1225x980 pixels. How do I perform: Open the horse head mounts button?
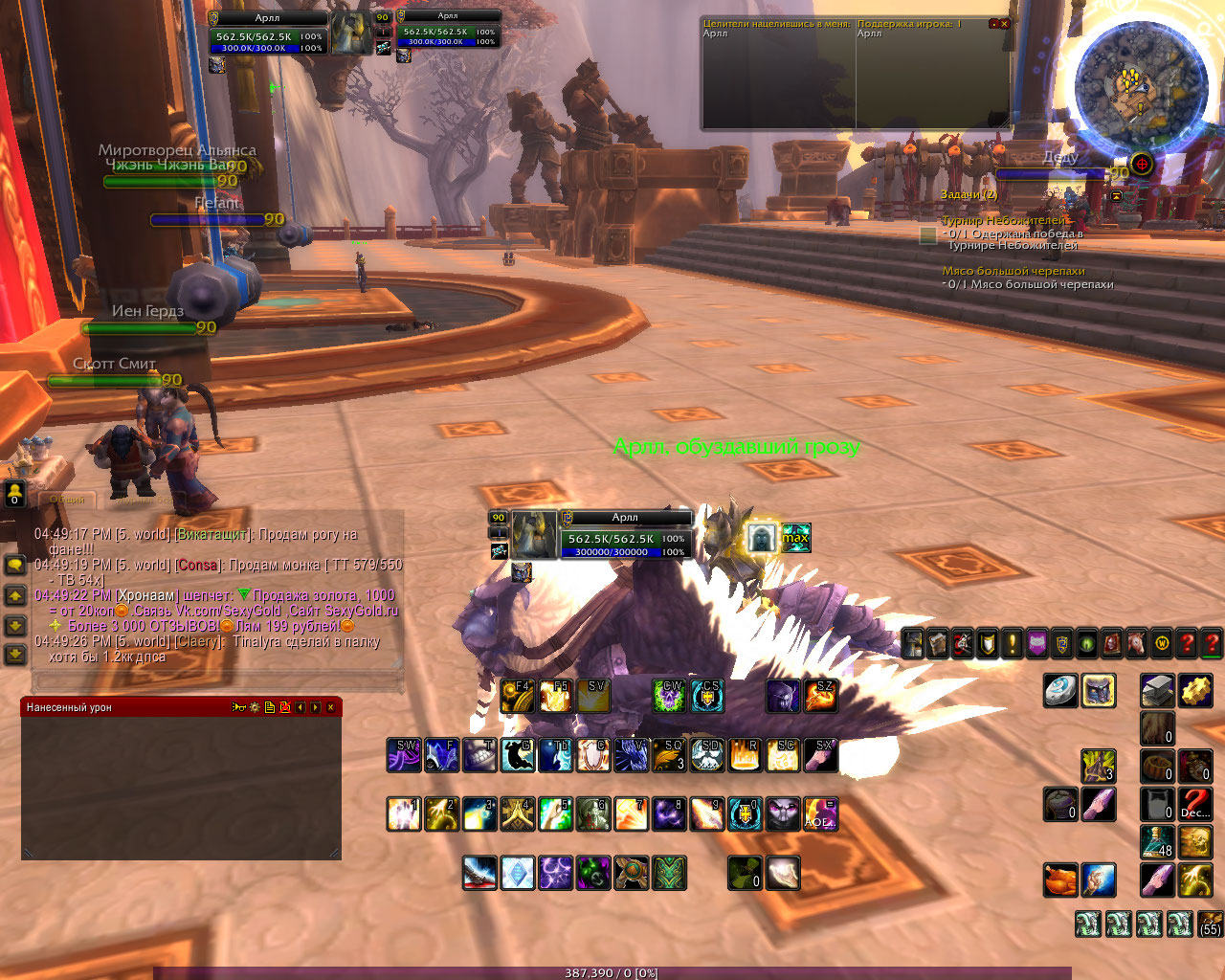click(1137, 643)
